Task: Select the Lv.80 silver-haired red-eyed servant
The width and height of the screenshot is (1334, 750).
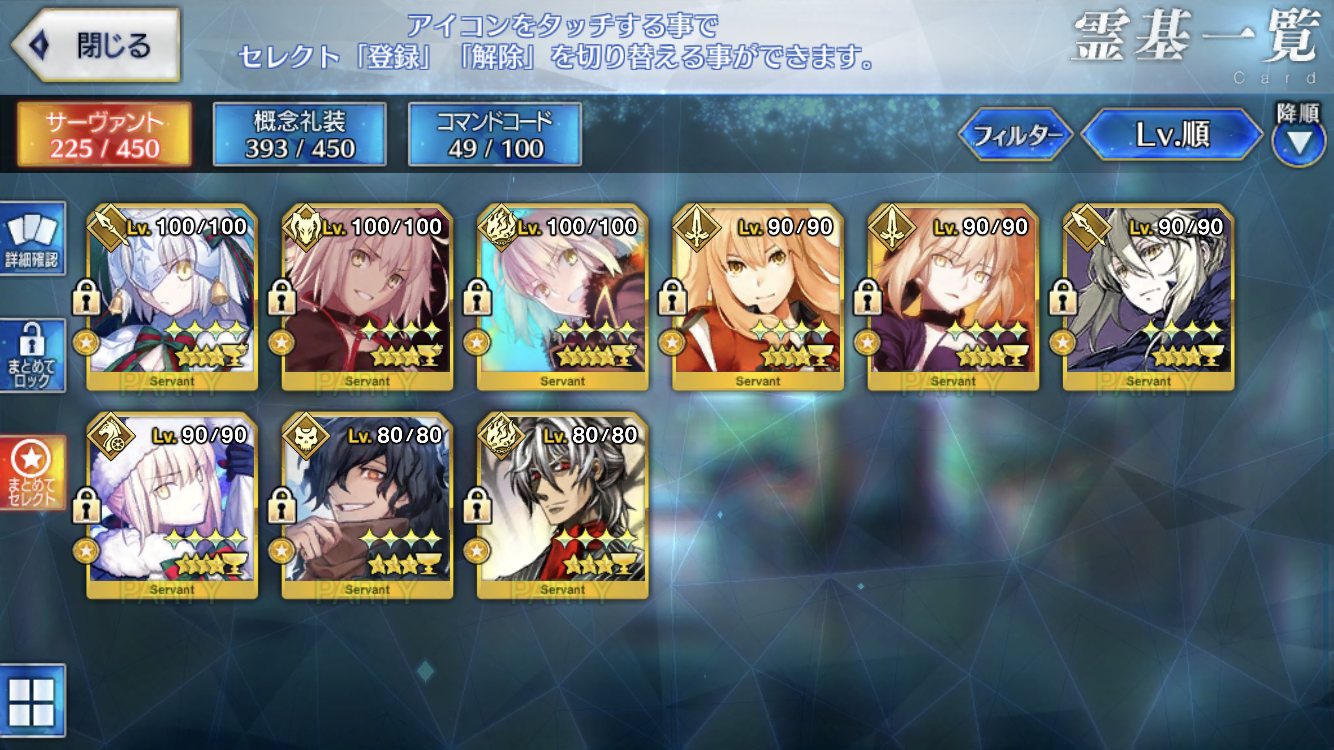Action: pyautogui.click(x=562, y=506)
